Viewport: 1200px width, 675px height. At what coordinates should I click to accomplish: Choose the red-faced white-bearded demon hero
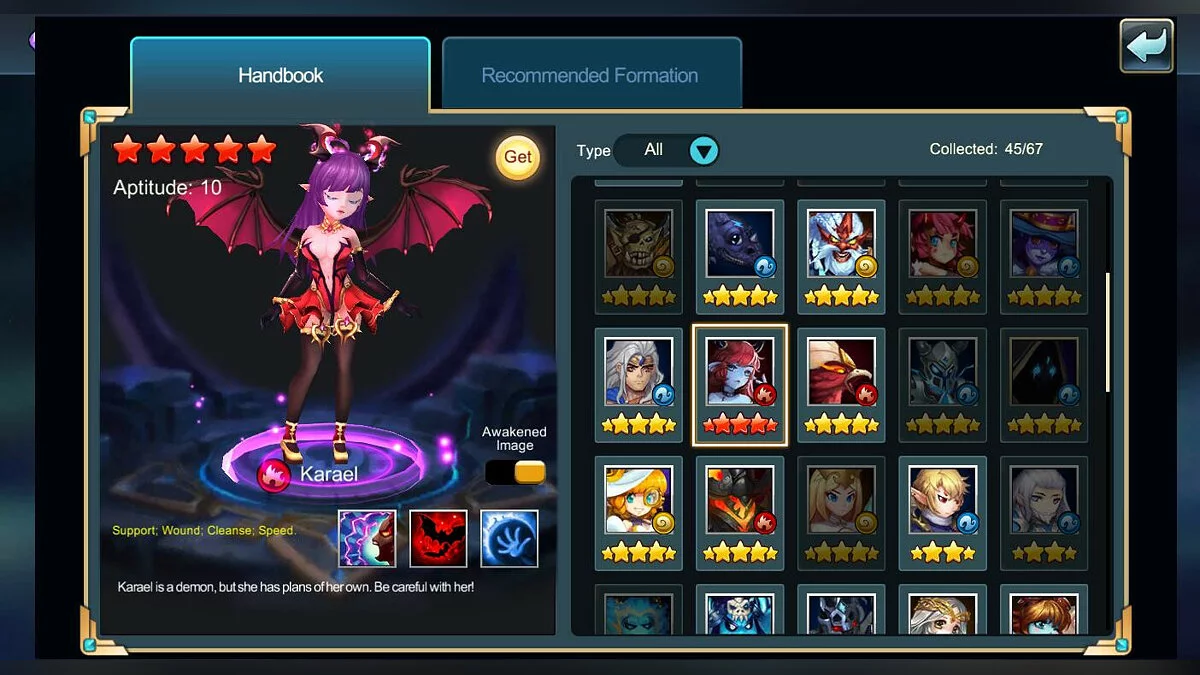tap(841, 243)
